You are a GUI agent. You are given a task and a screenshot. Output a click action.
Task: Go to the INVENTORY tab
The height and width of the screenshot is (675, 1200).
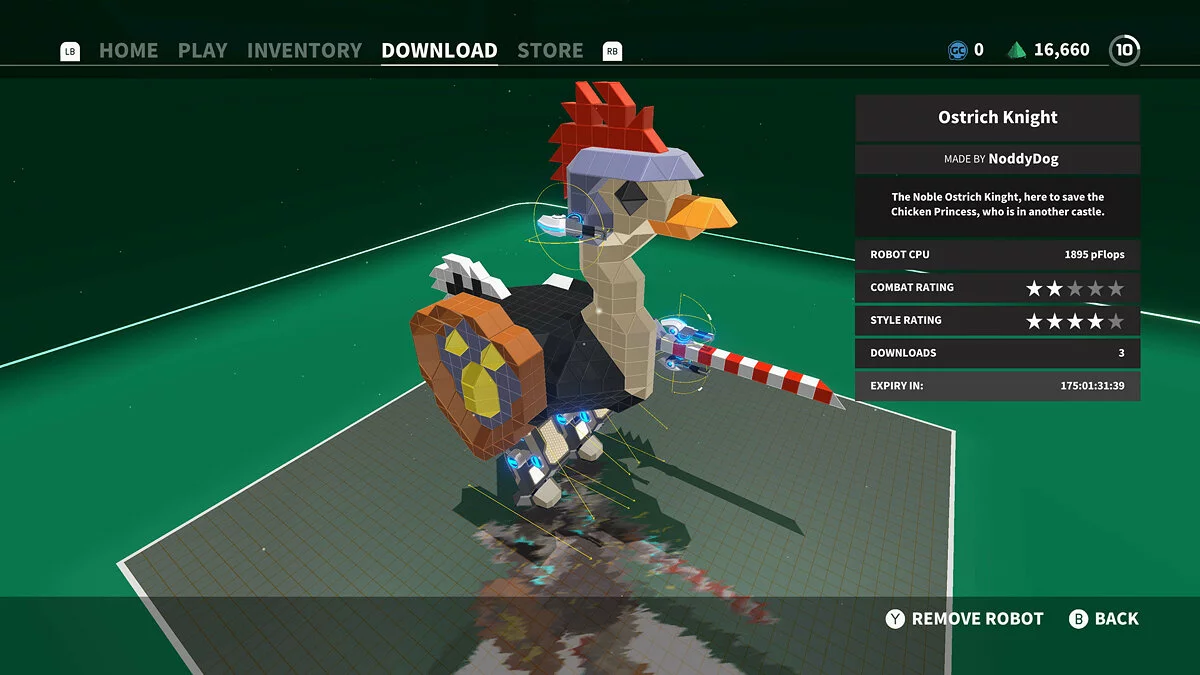tap(304, 50)
